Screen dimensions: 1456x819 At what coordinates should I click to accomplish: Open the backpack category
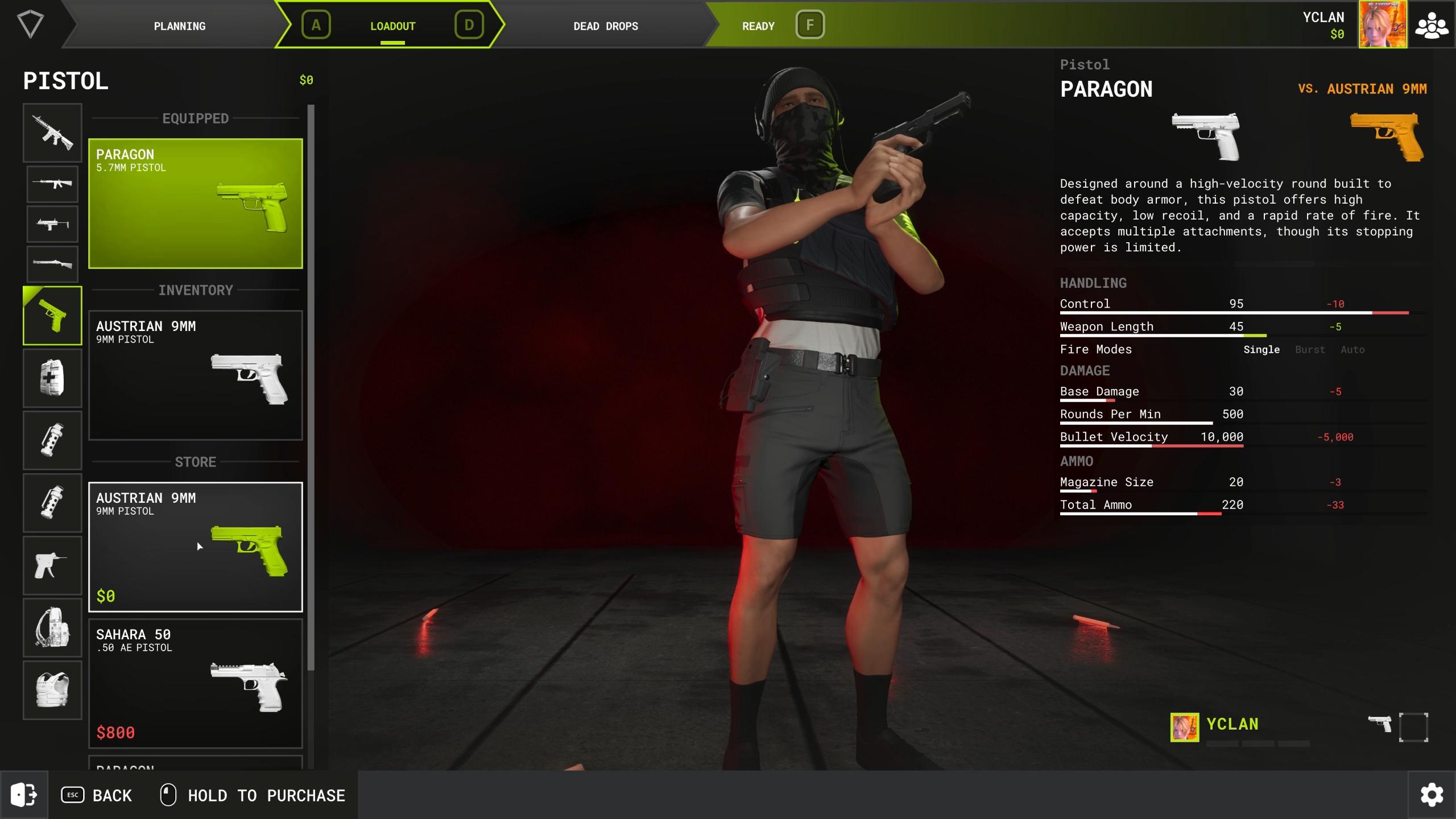[x=52, y=628]
